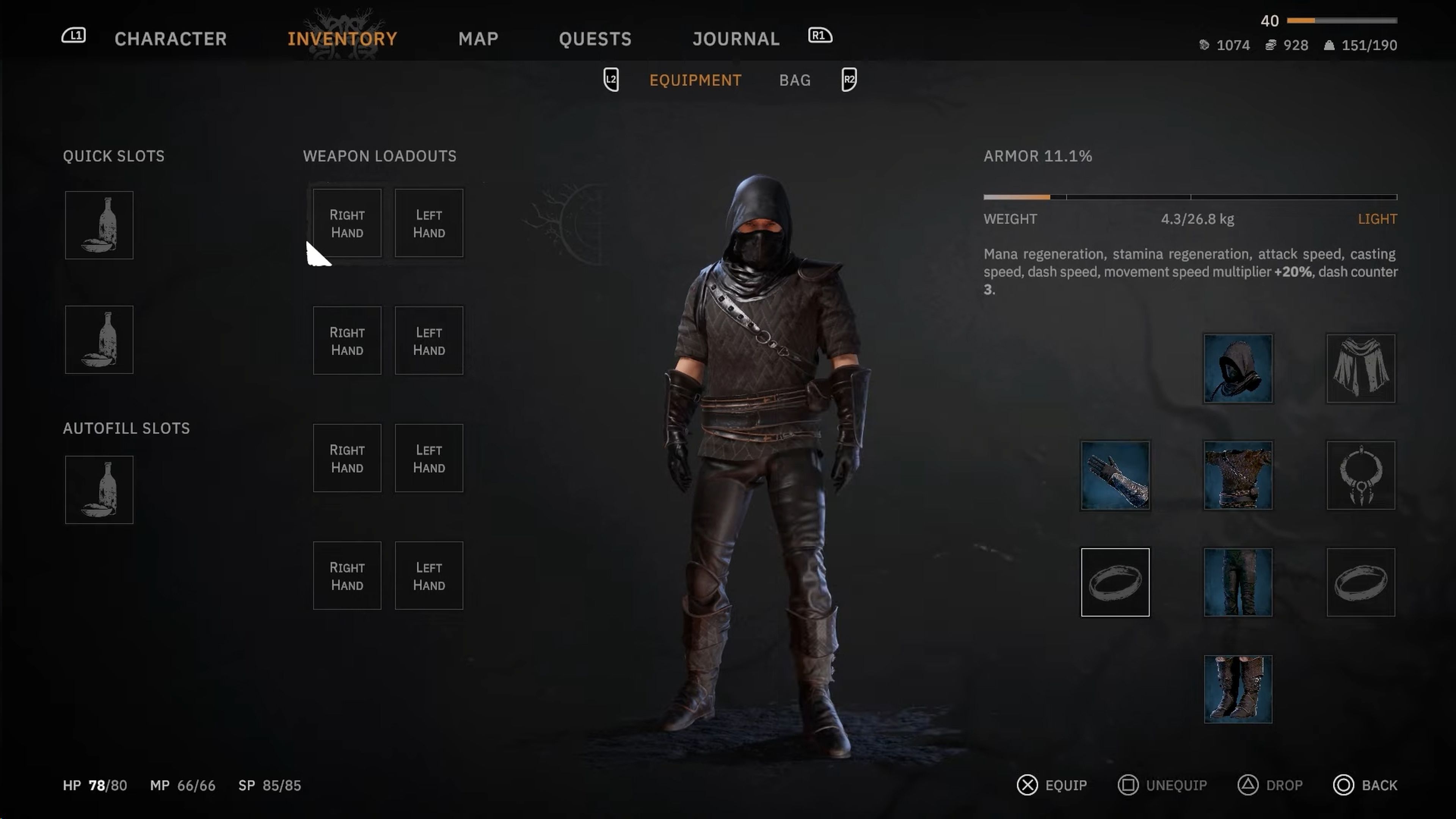Go to the Journal tab
The height and width of the screenshot is (819, 1456).
[735, 38]
